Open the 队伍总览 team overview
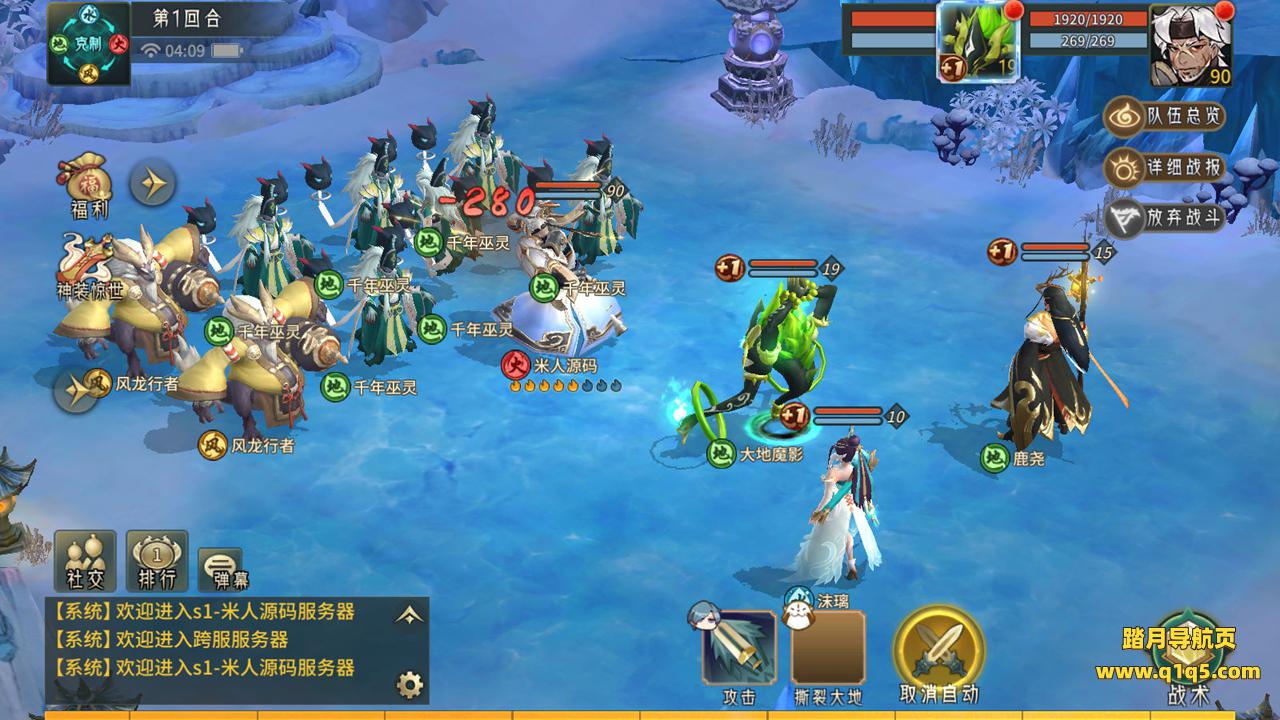Viewport: 1280px width, 720px height. point(1166,117)
